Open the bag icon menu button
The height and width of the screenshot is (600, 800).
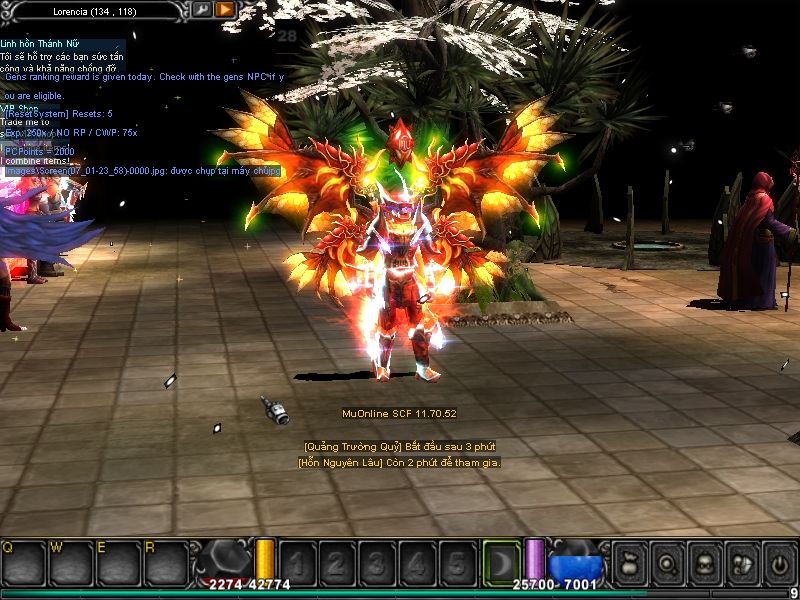point(631,563)
